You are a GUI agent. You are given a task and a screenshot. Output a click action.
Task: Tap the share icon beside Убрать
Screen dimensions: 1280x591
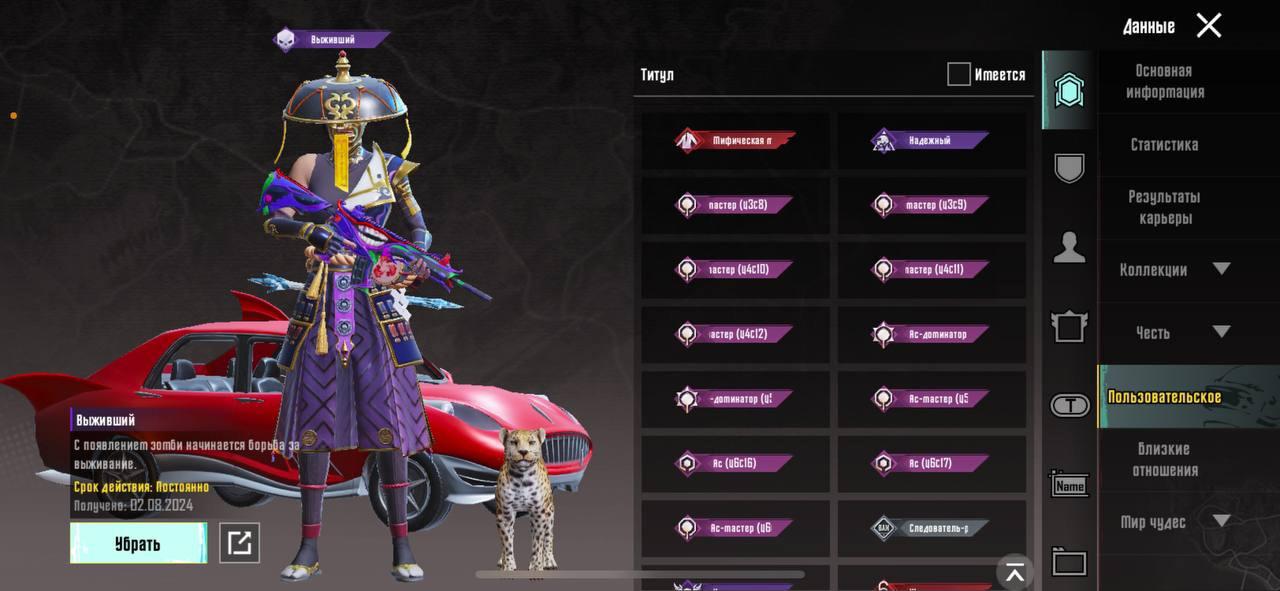point(239,543)
